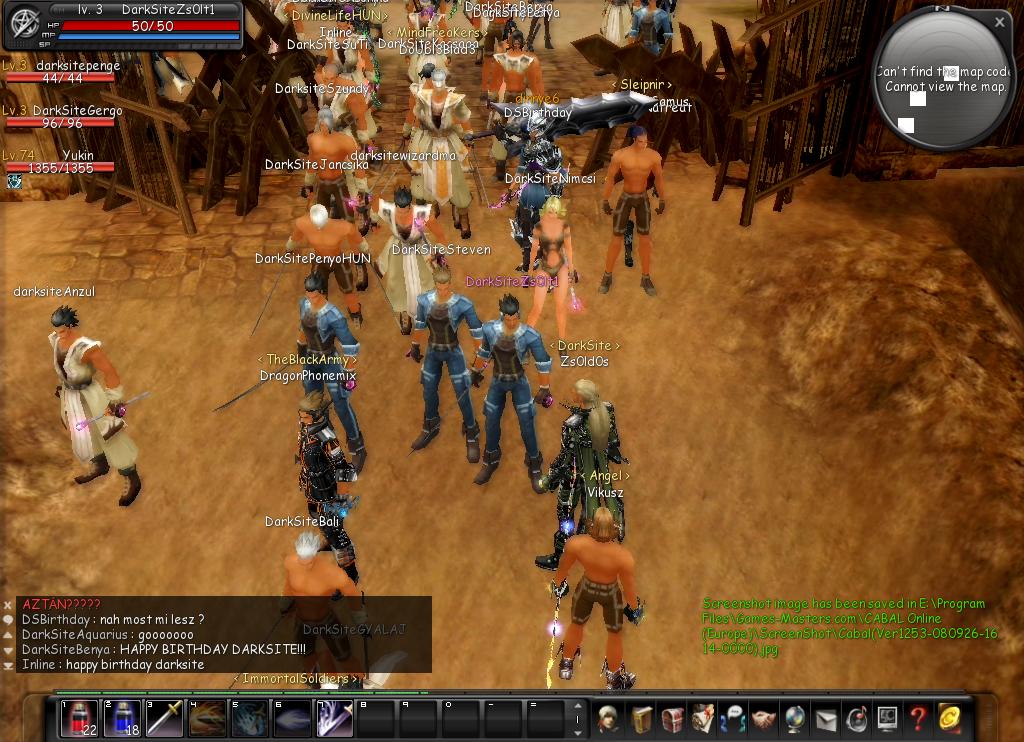The height and width of the screenshot is (742, 1024).
Task: Select party member DarkSiteGergo's frame
Action: [60, 118]
